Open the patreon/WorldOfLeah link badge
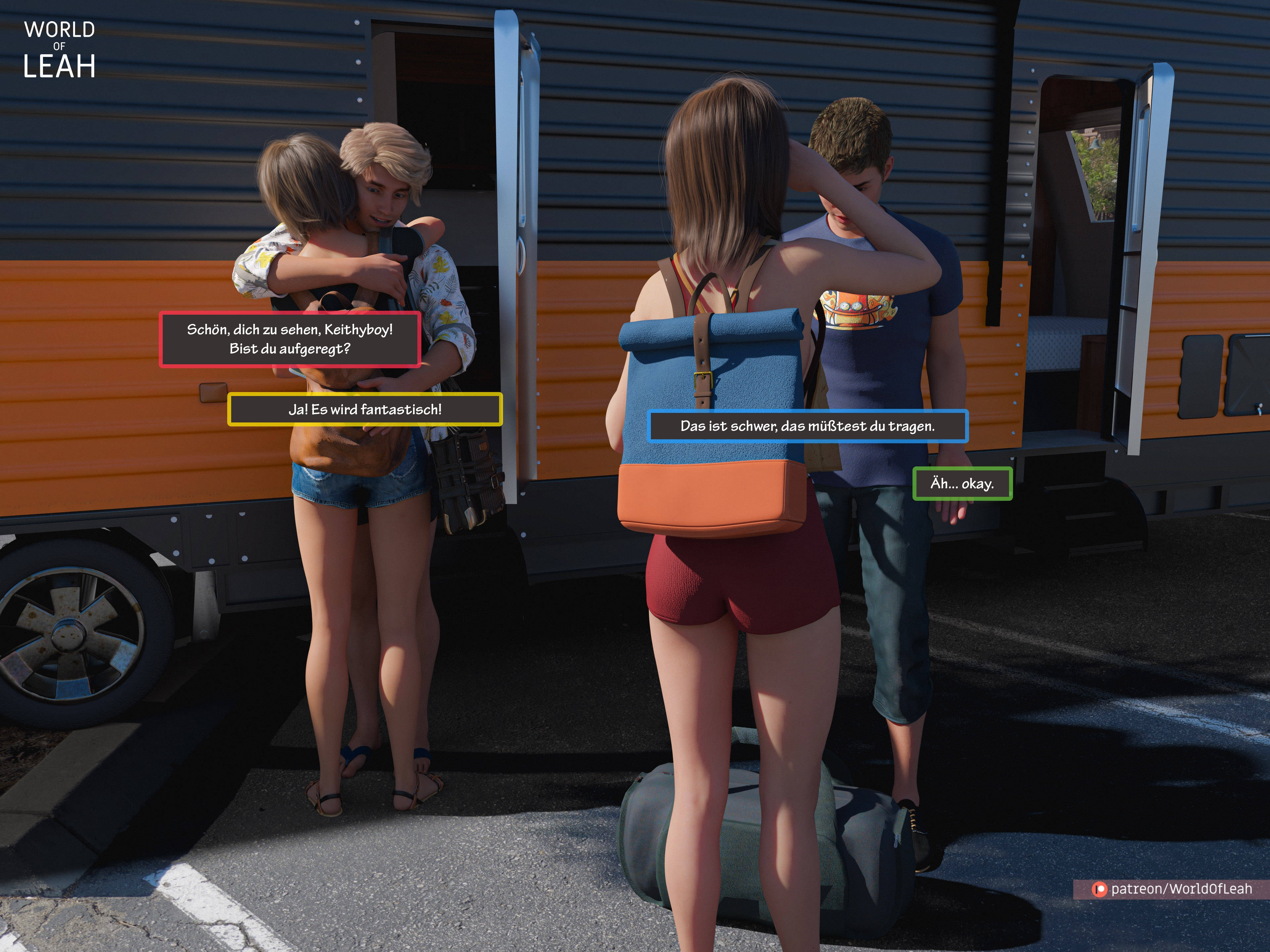The width and height of the screenshot is (1270, 952). tap(1172, 889)
